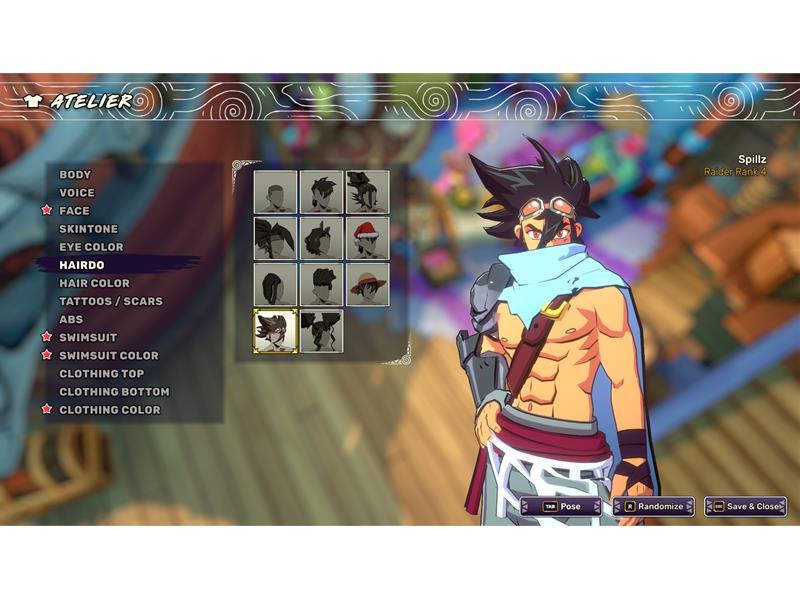
Task: Choose the straw hat hairstyle
Action: (x=368, y=284)
